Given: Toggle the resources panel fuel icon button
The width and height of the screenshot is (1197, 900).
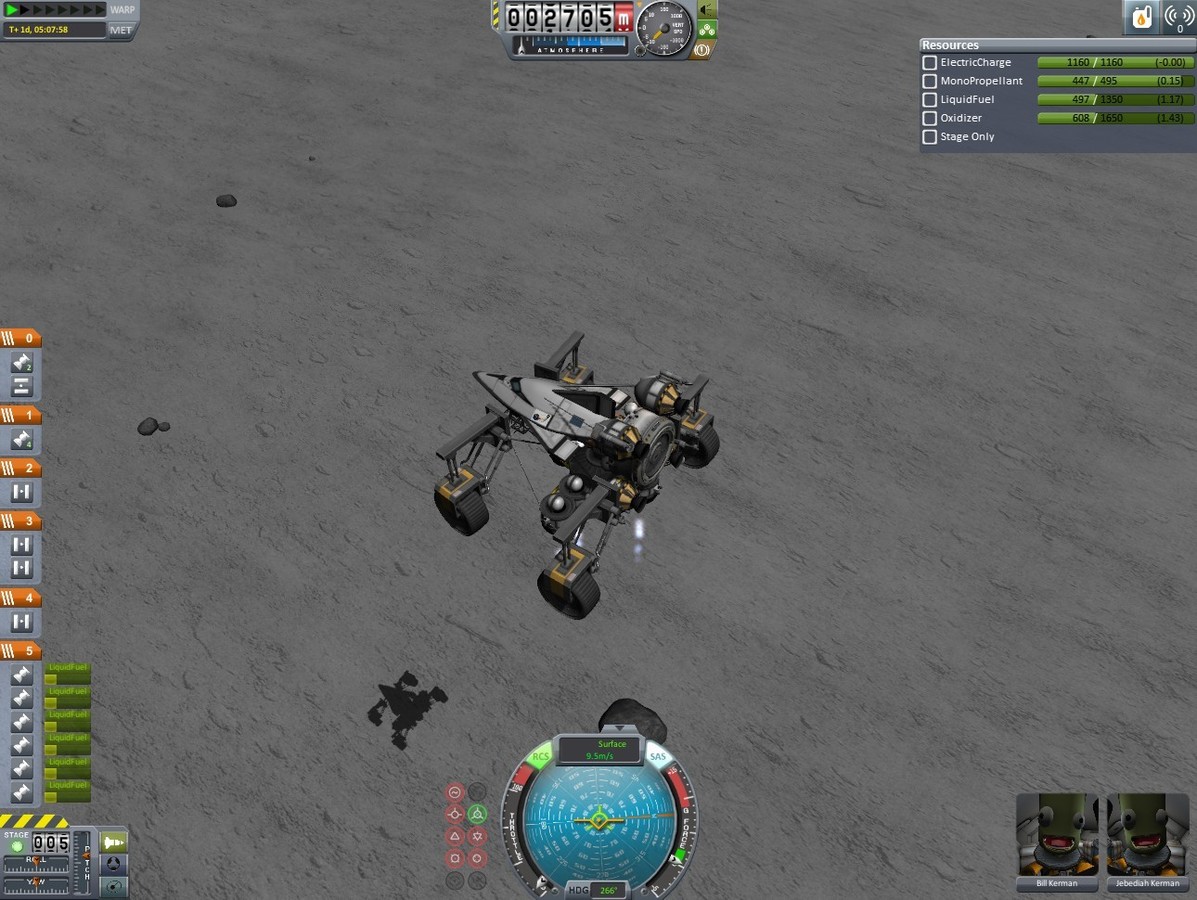Looking at the screenshot, I should [1142, 17].
